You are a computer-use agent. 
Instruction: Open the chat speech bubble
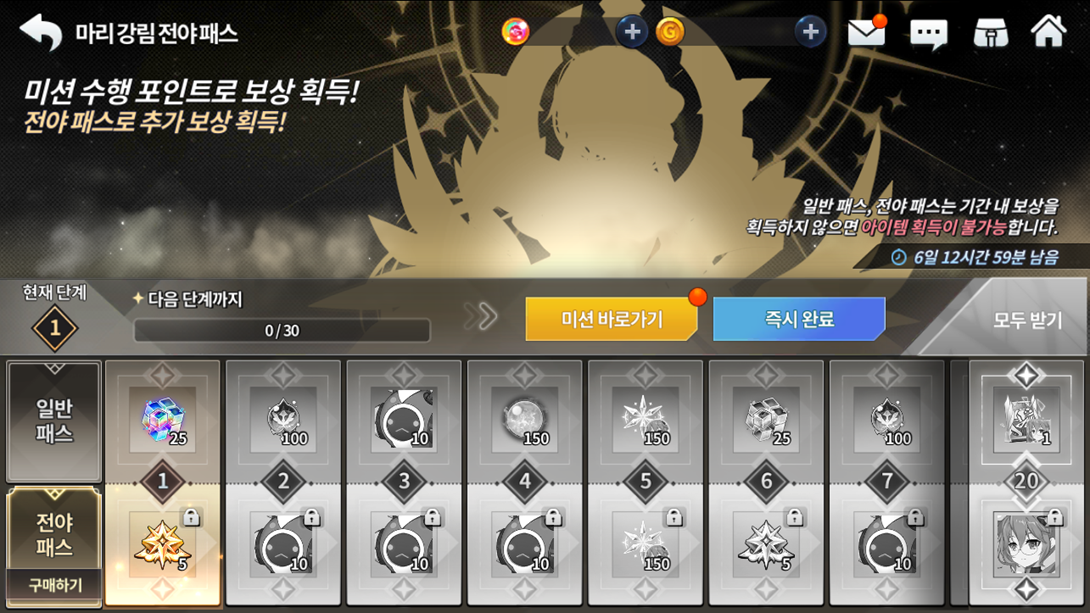coord(928,34)
